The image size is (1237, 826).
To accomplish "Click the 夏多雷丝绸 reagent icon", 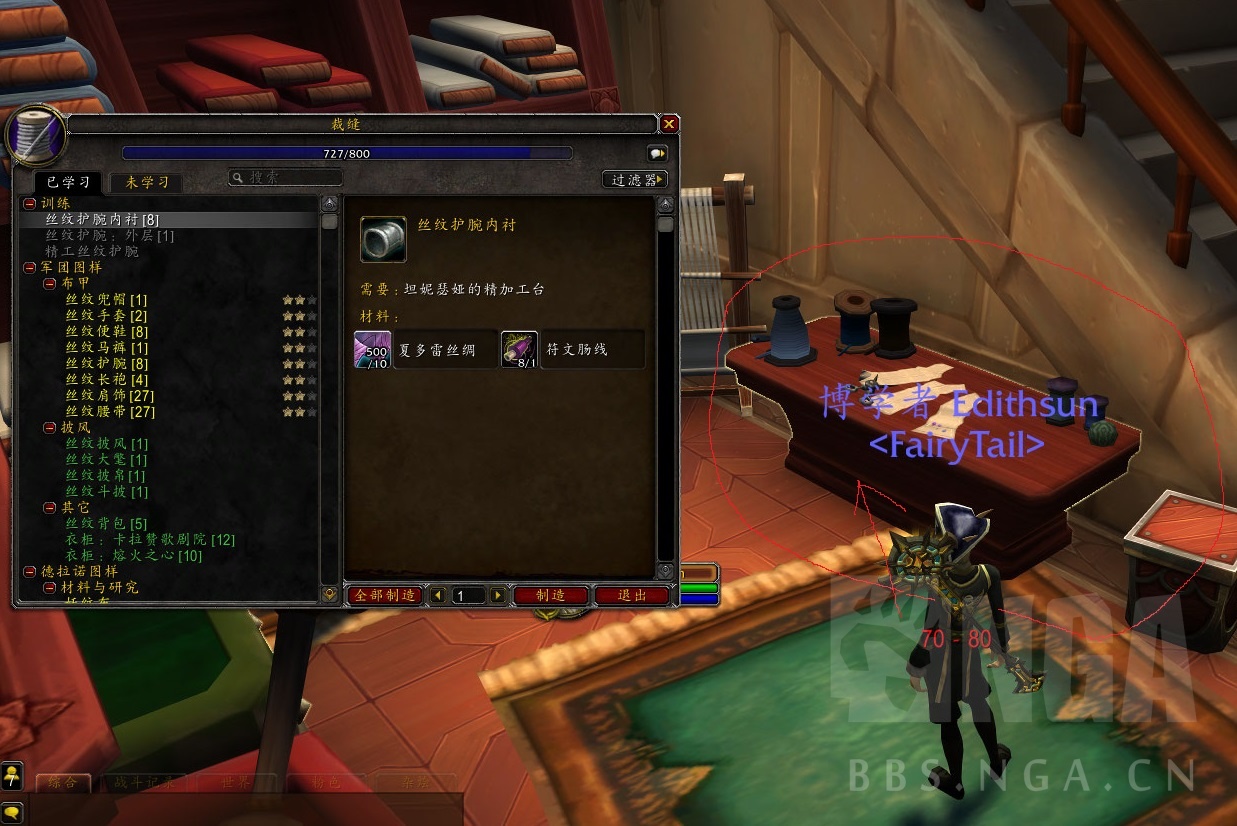I will click(x=373, y=350).
